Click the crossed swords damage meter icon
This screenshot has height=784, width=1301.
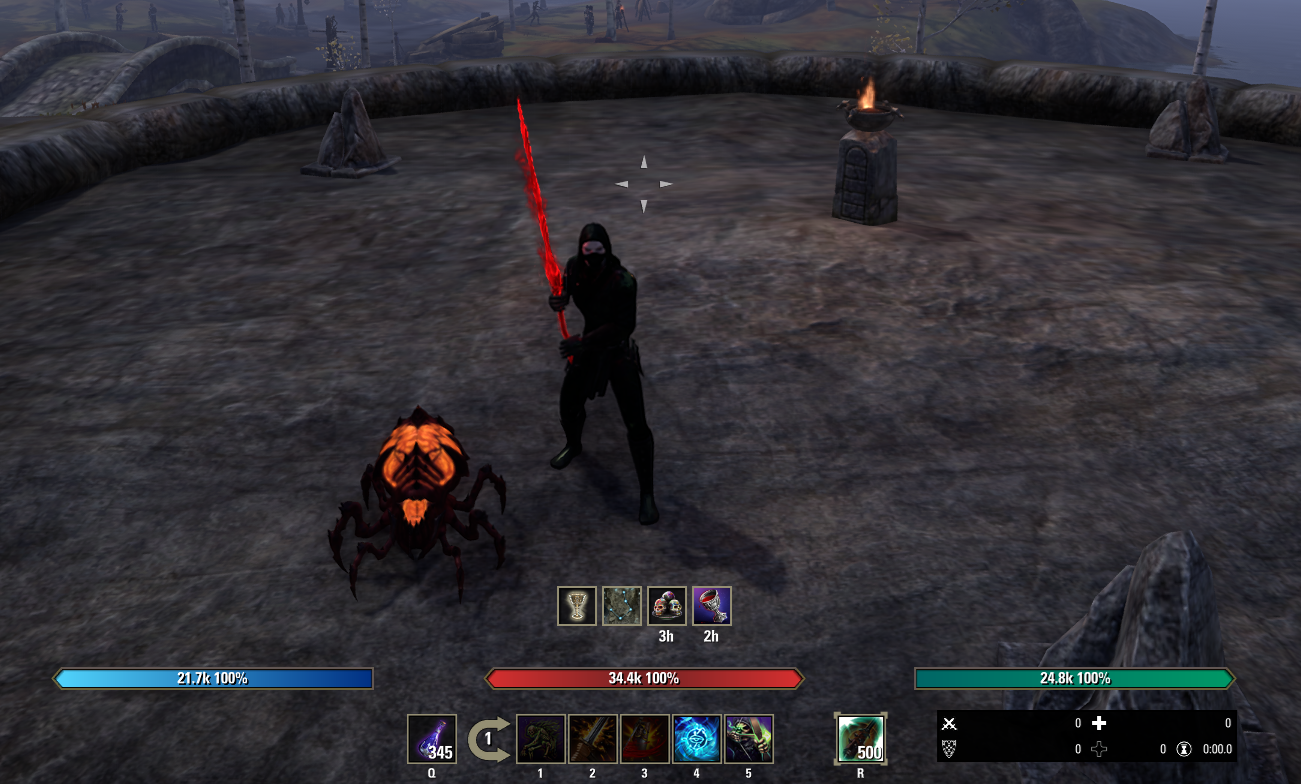950,723
